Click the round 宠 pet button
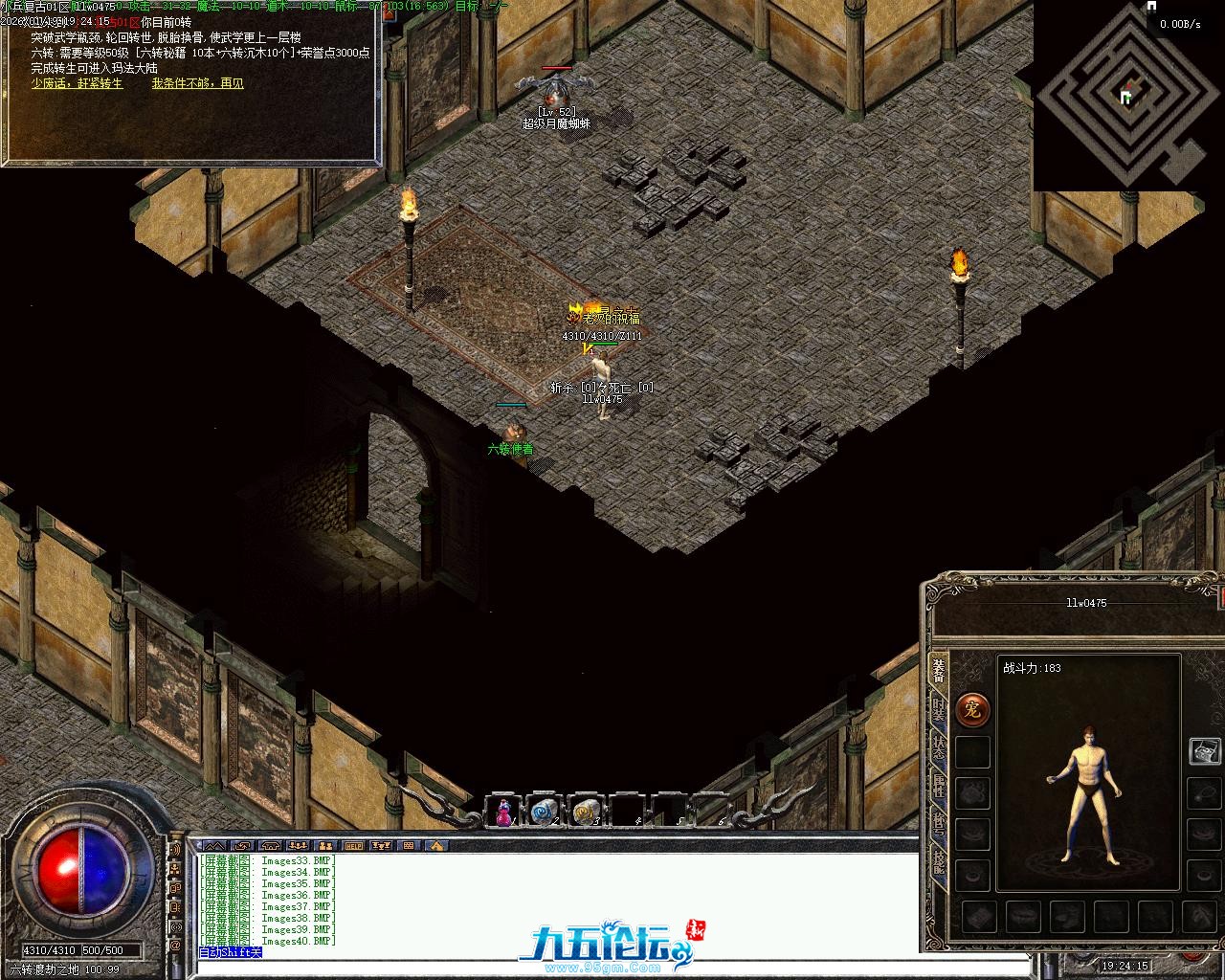This screenshot has height=980, width=1225. coord(972,709)
